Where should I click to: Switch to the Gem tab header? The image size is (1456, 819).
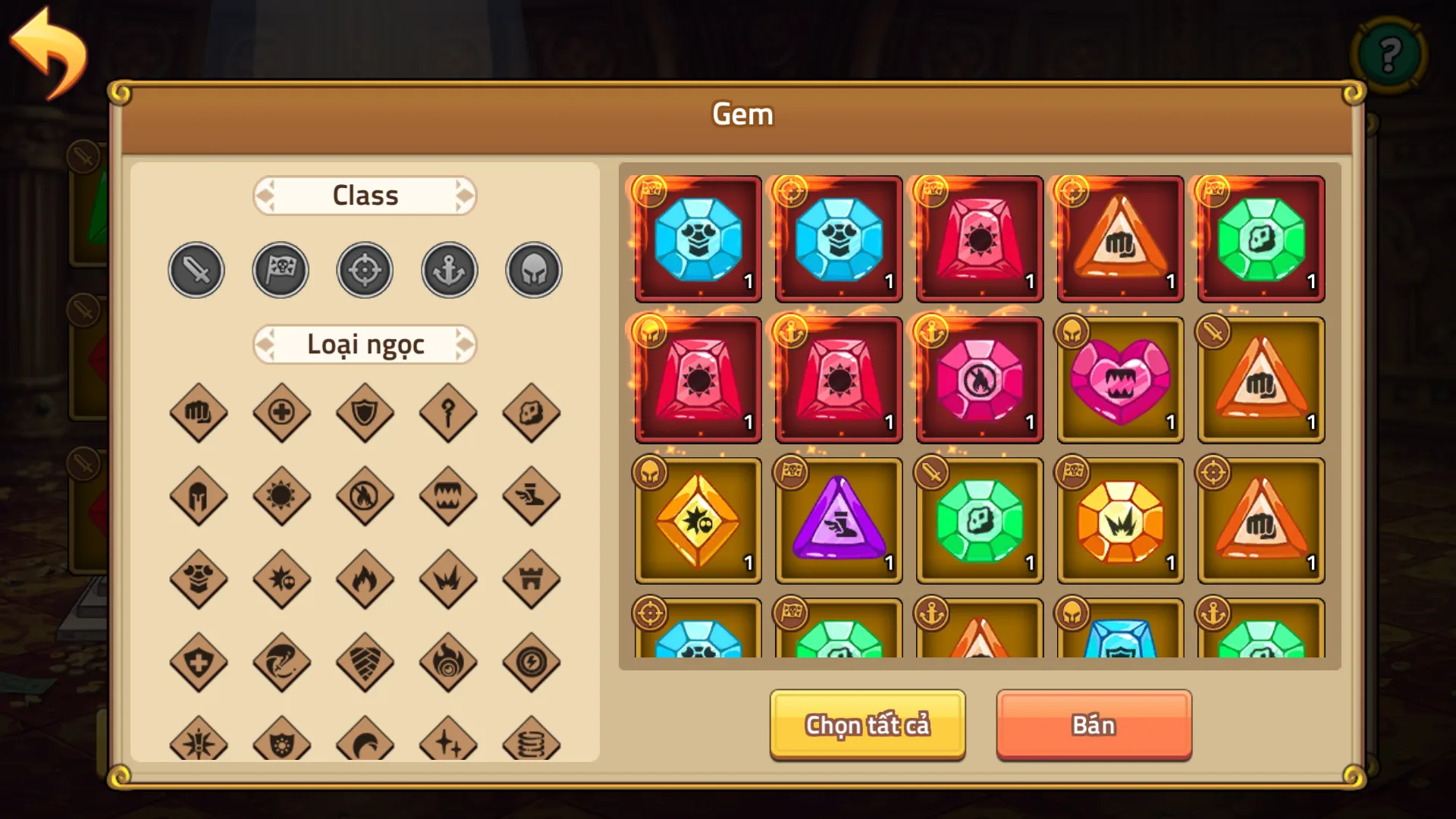pos(742,114)
